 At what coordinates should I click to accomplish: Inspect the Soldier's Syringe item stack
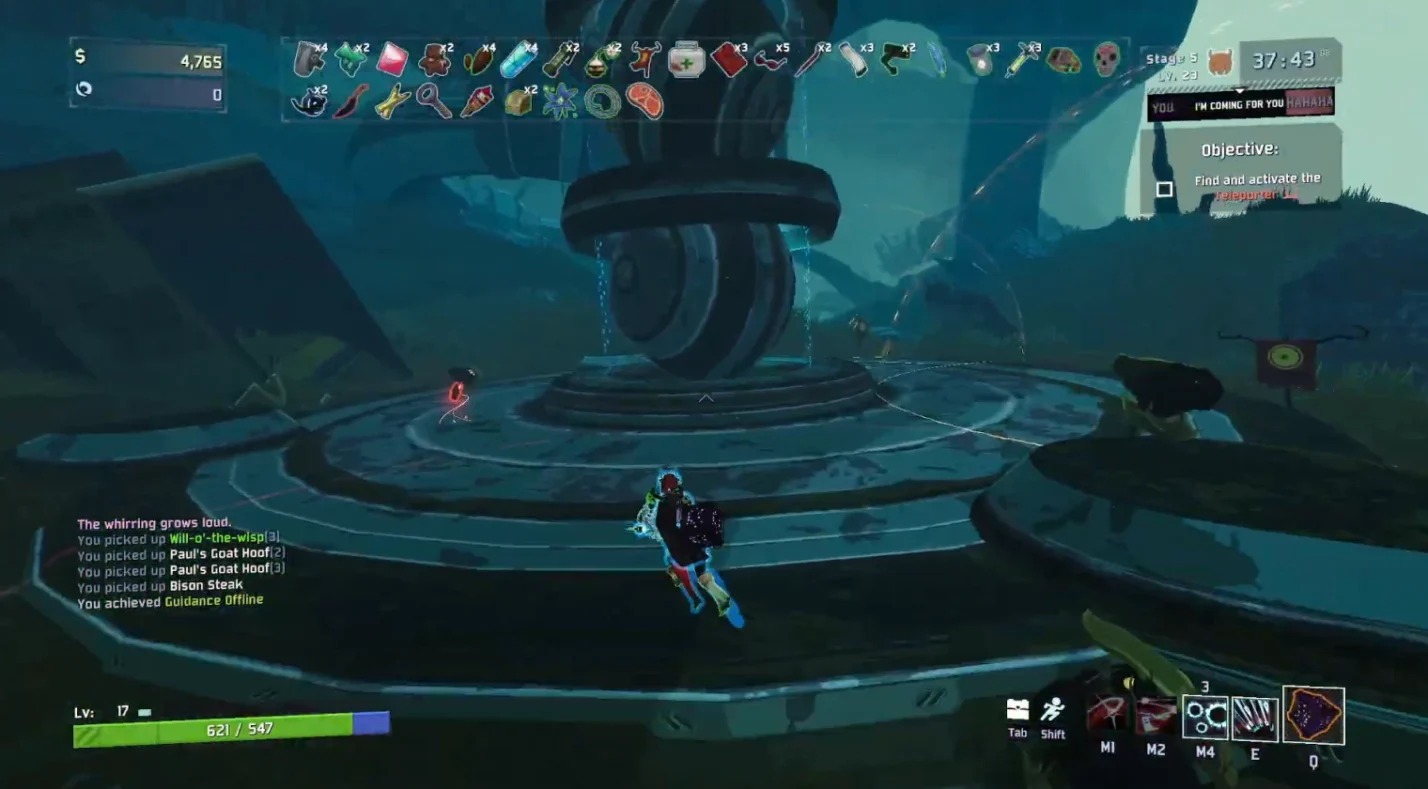click(1021, 59)
